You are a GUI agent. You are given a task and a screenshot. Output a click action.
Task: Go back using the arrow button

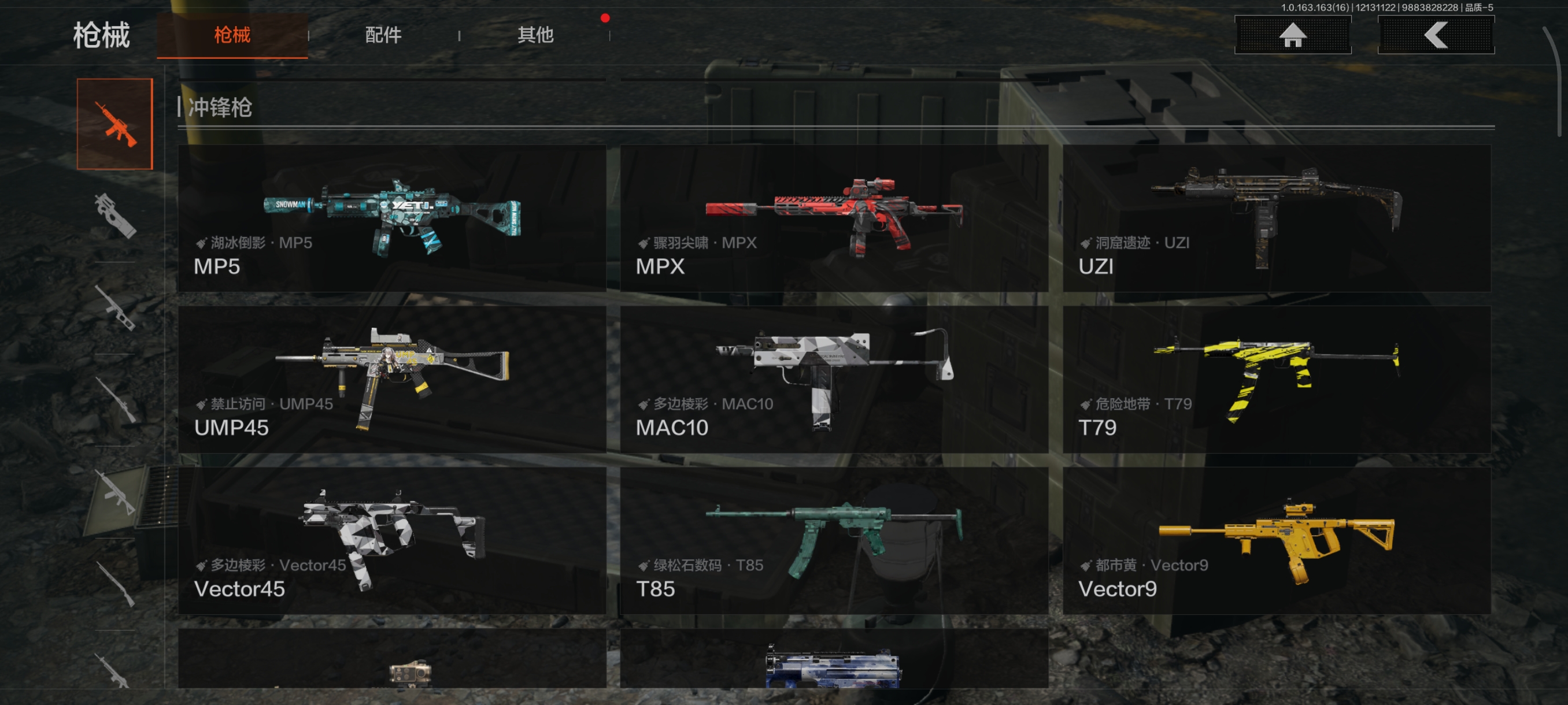point(1435,35)
